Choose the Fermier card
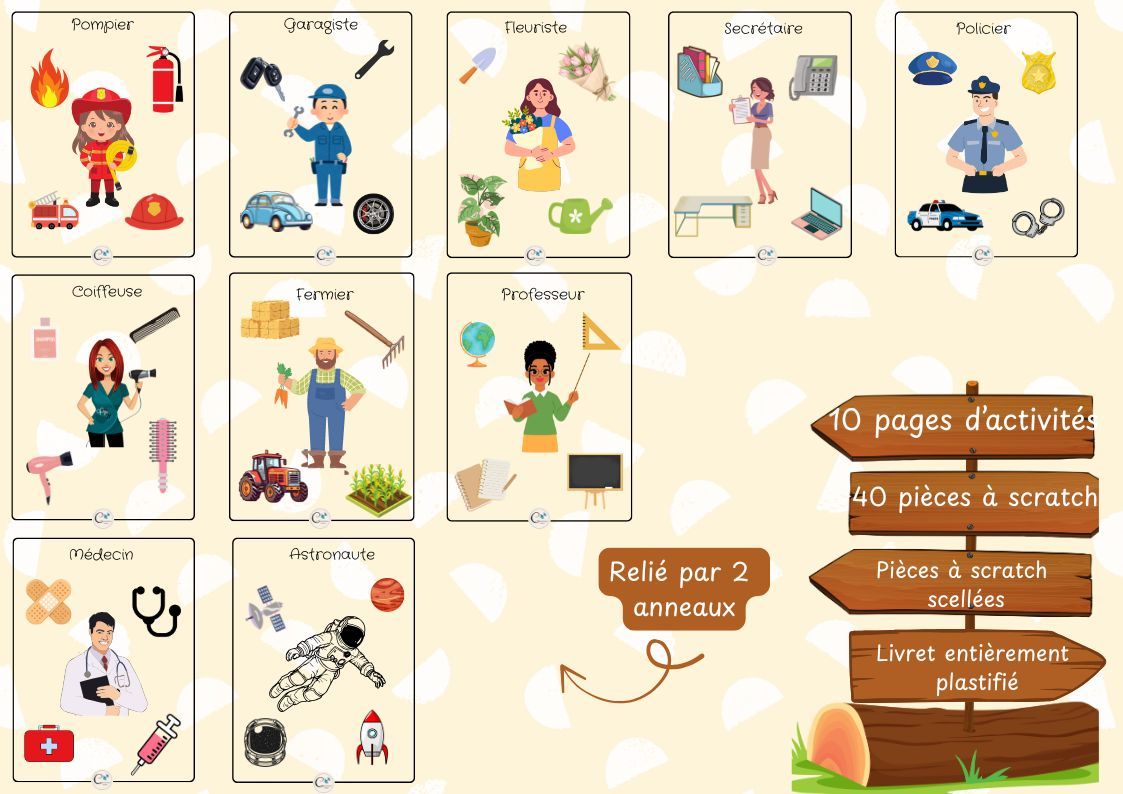The image size is (1123, 794). coord(321,398)
